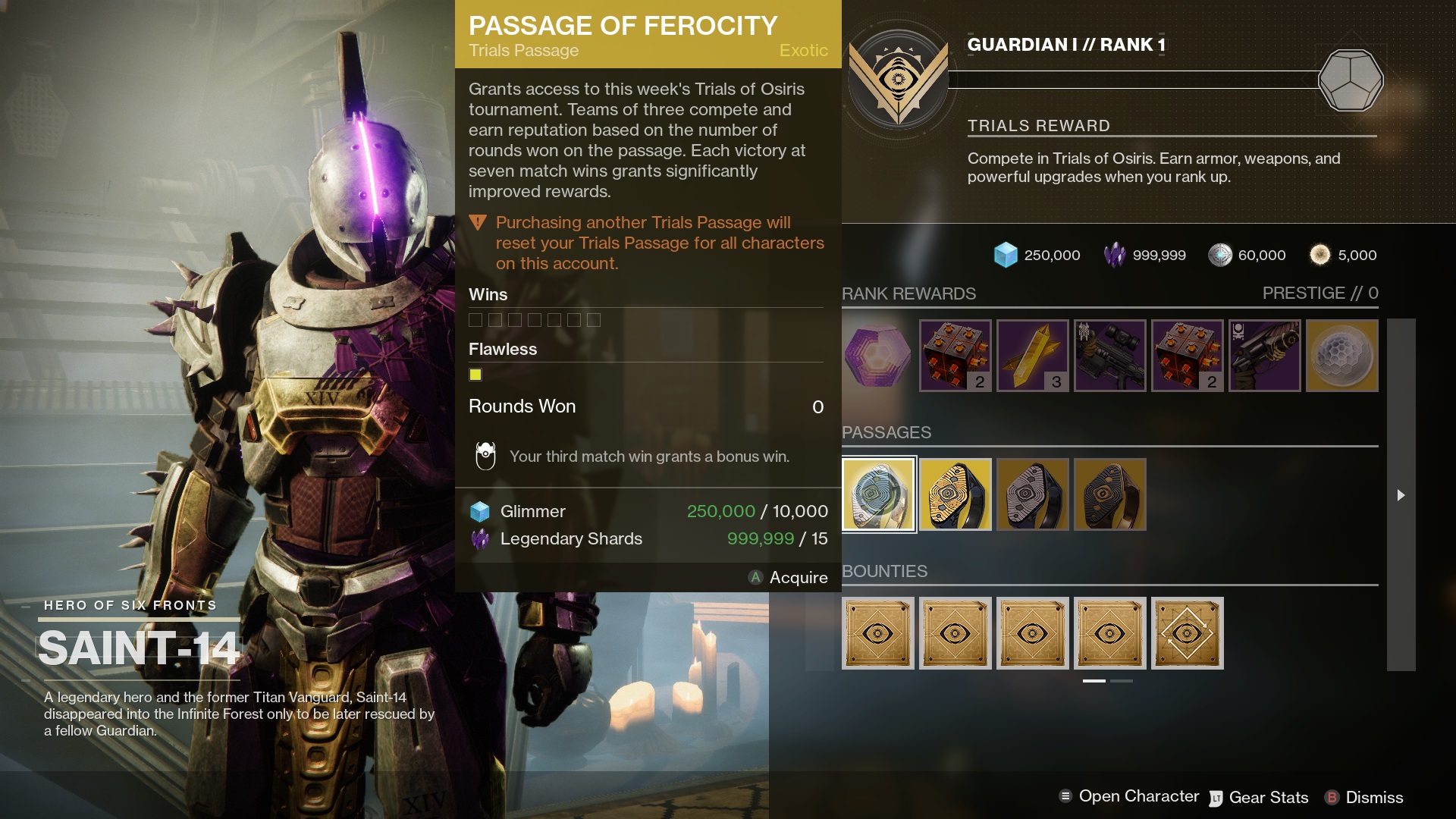This screenshot has height=819, width=1456.
Task: Open Character from the footer
Action: [1129, 796]
